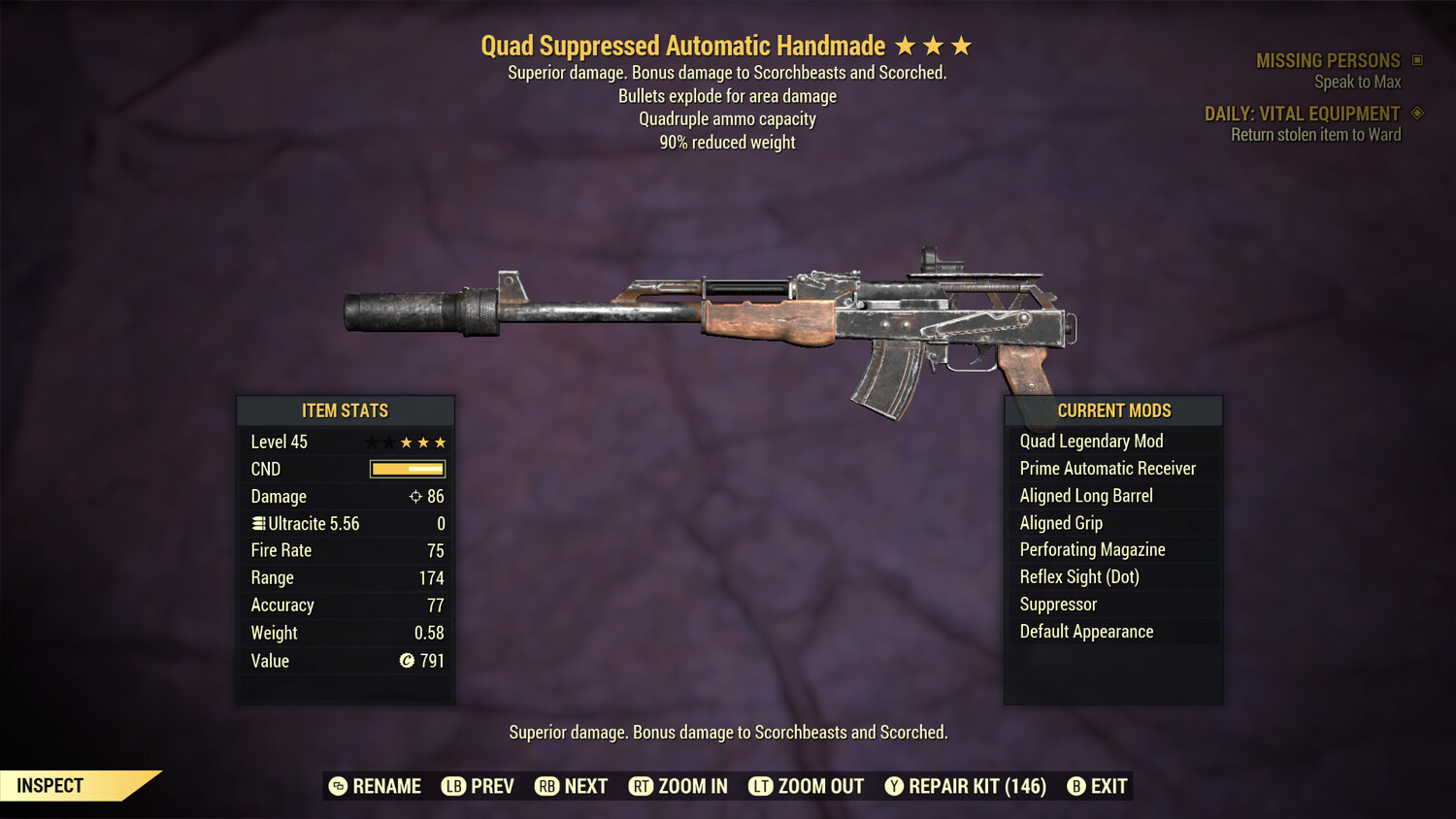Toggle the Daily Vital Equipment diamond marker
The width and height of the screenshot is (1456, 819).
(x=1418, y=113)
